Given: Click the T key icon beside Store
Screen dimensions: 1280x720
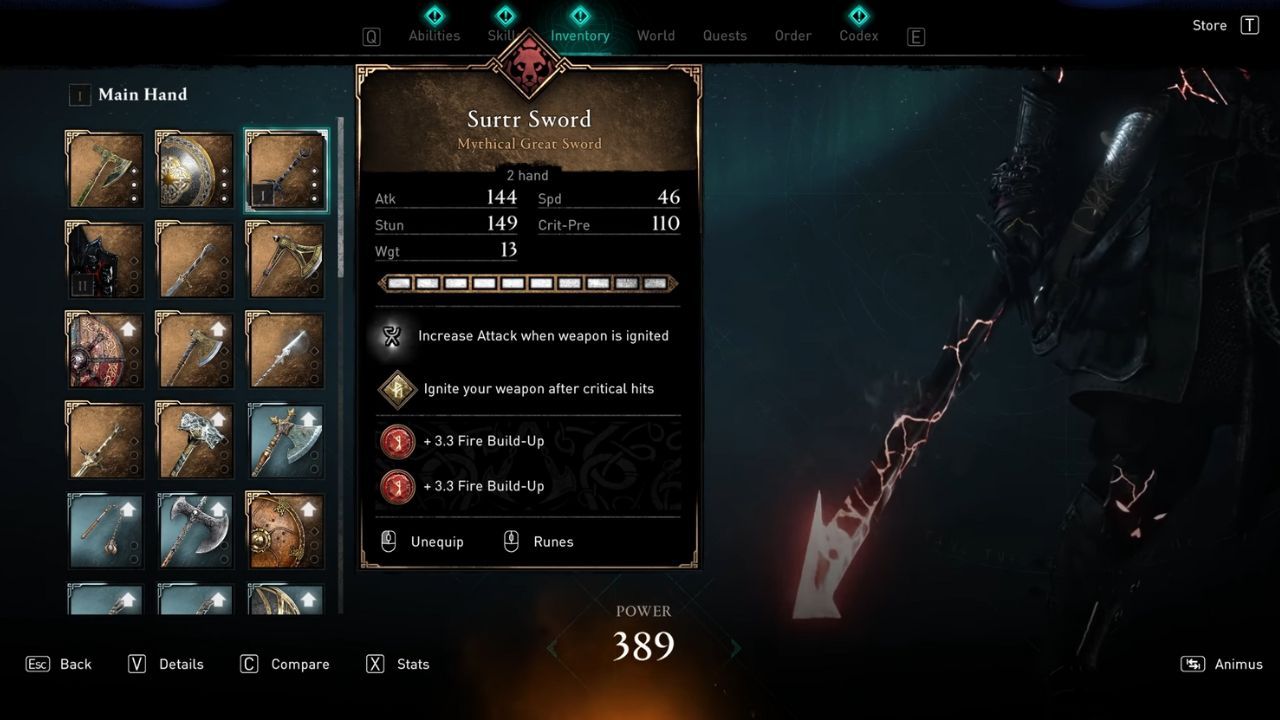Looking at the screenshot, I should tap(1250, 25).
